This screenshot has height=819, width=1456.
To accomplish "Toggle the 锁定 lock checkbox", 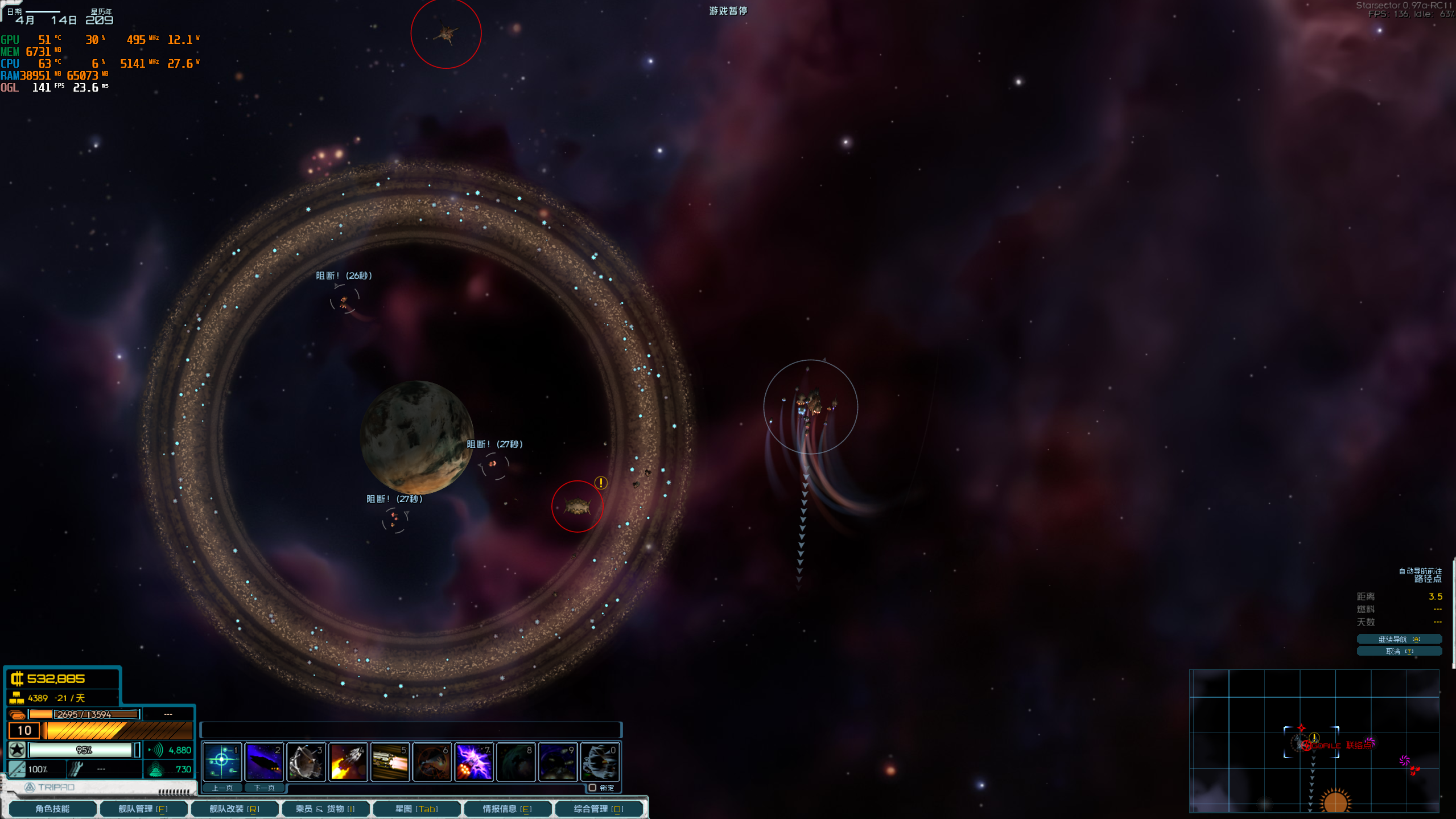I will tap(592, 788).
